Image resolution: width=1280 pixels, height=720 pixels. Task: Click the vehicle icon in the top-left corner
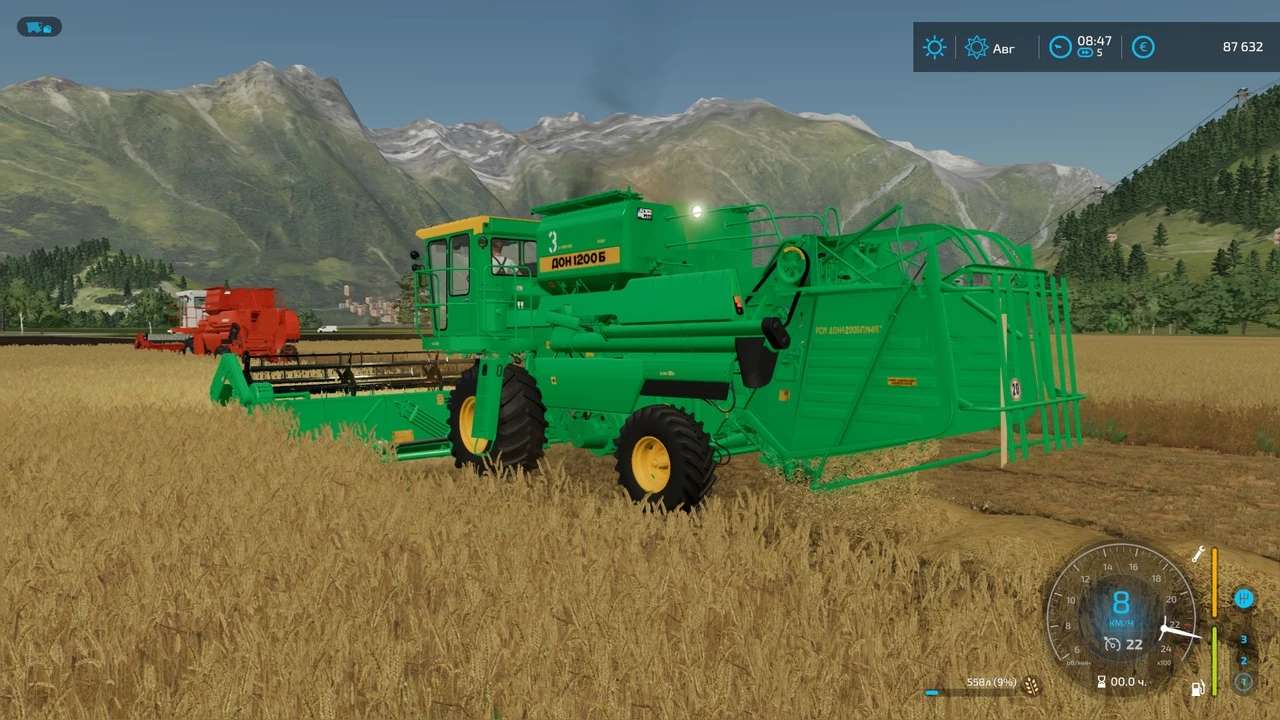(x=39, y=27)
